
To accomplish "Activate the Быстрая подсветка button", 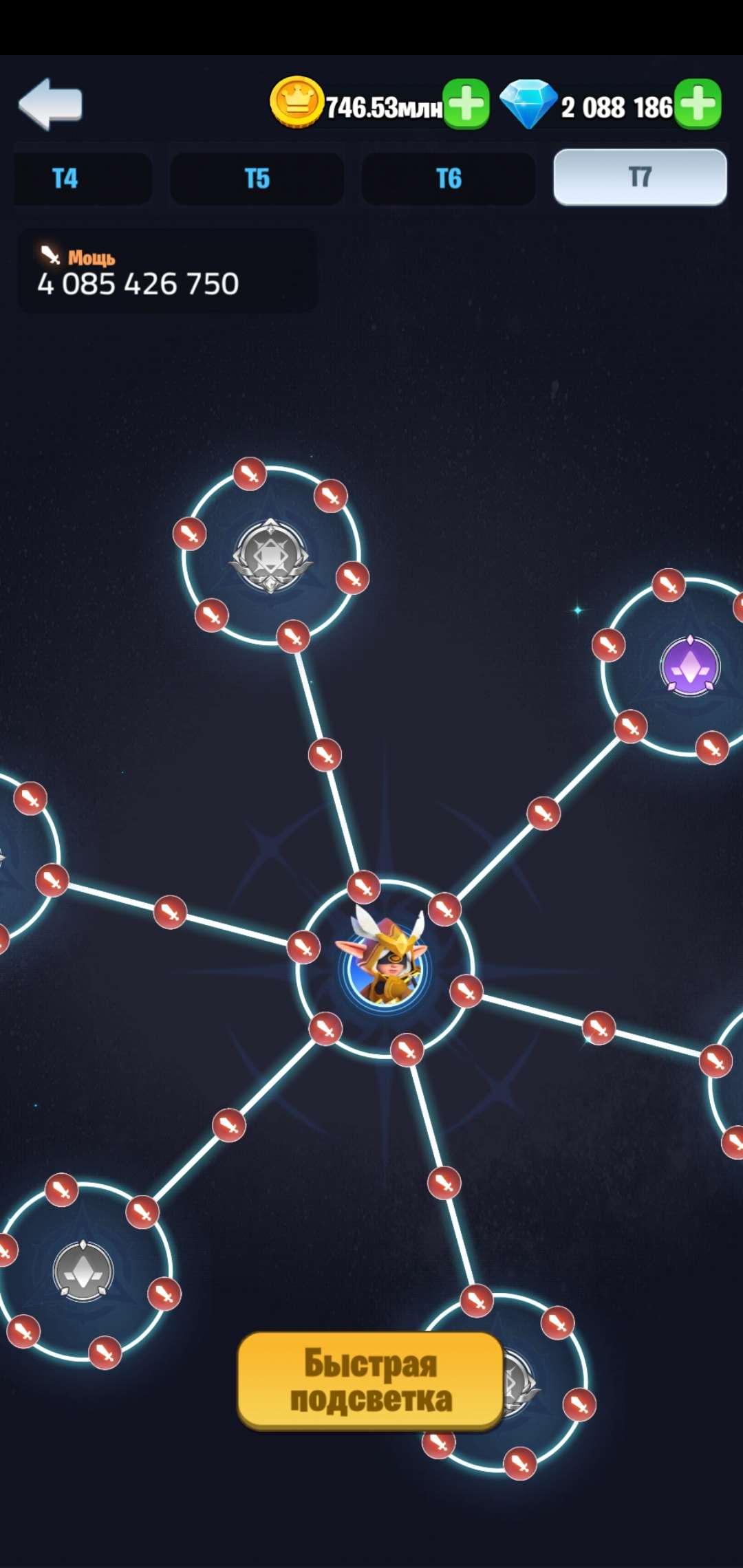I will [x=371, y=1381].
